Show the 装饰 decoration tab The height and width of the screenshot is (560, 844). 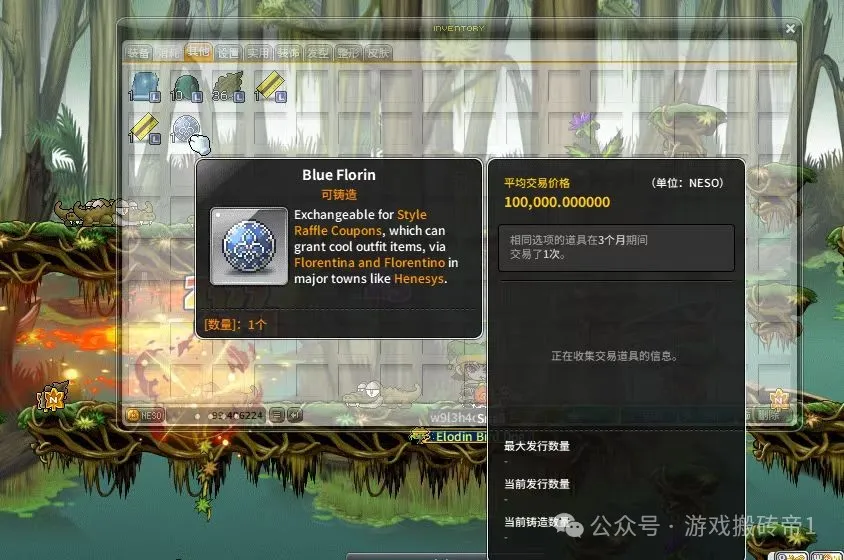point(288,52)
